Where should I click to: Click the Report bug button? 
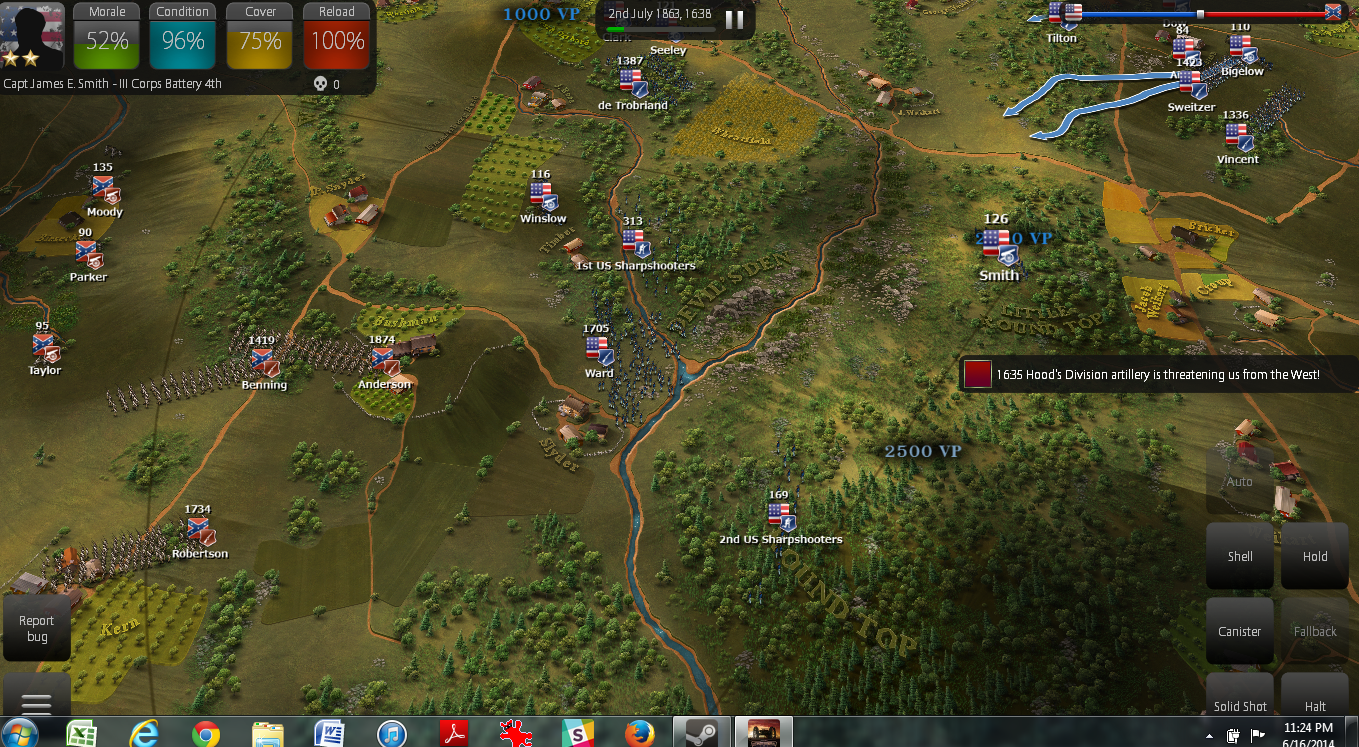[36, 628]
